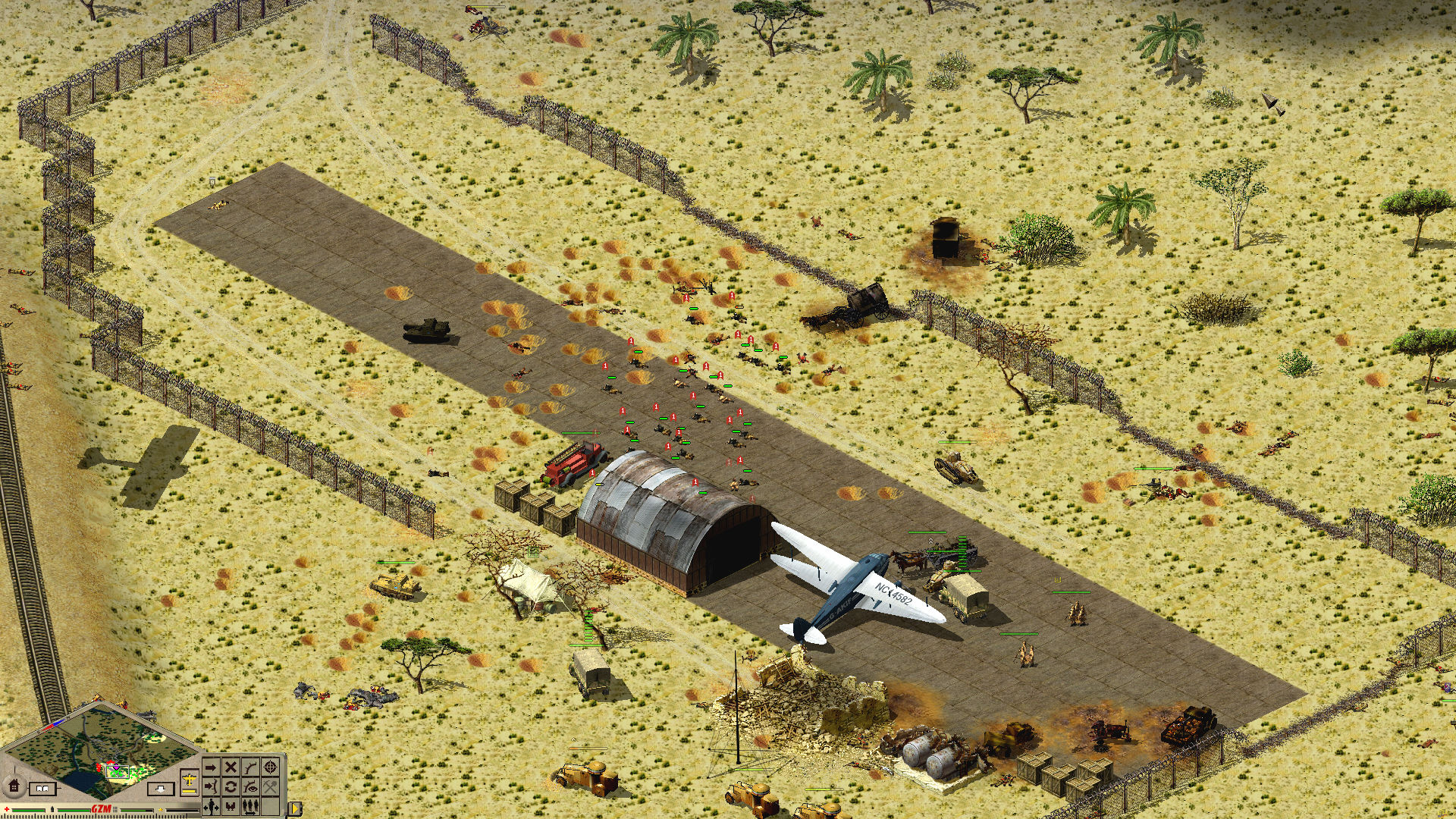Select the three soldiers formation command
The height and width of the screenshot is (819, 1456).
pos(251,805)
